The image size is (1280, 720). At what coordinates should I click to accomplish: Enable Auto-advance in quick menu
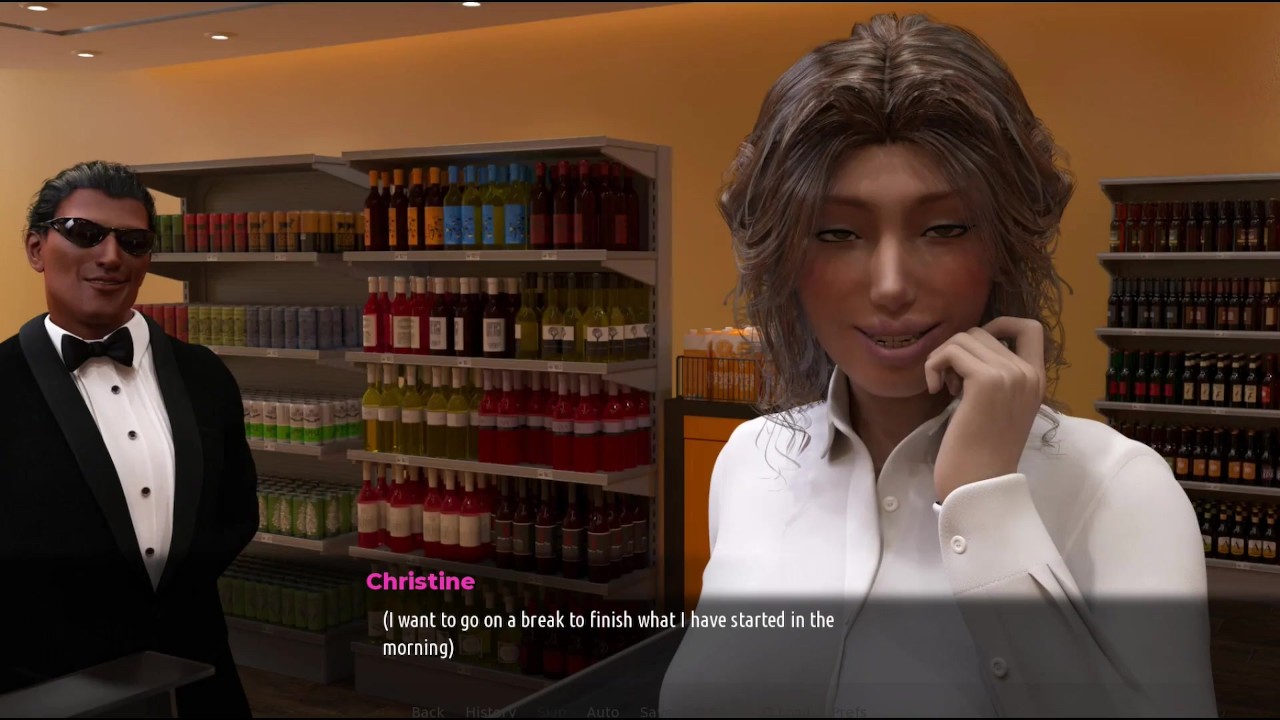[x=602, y=711]
